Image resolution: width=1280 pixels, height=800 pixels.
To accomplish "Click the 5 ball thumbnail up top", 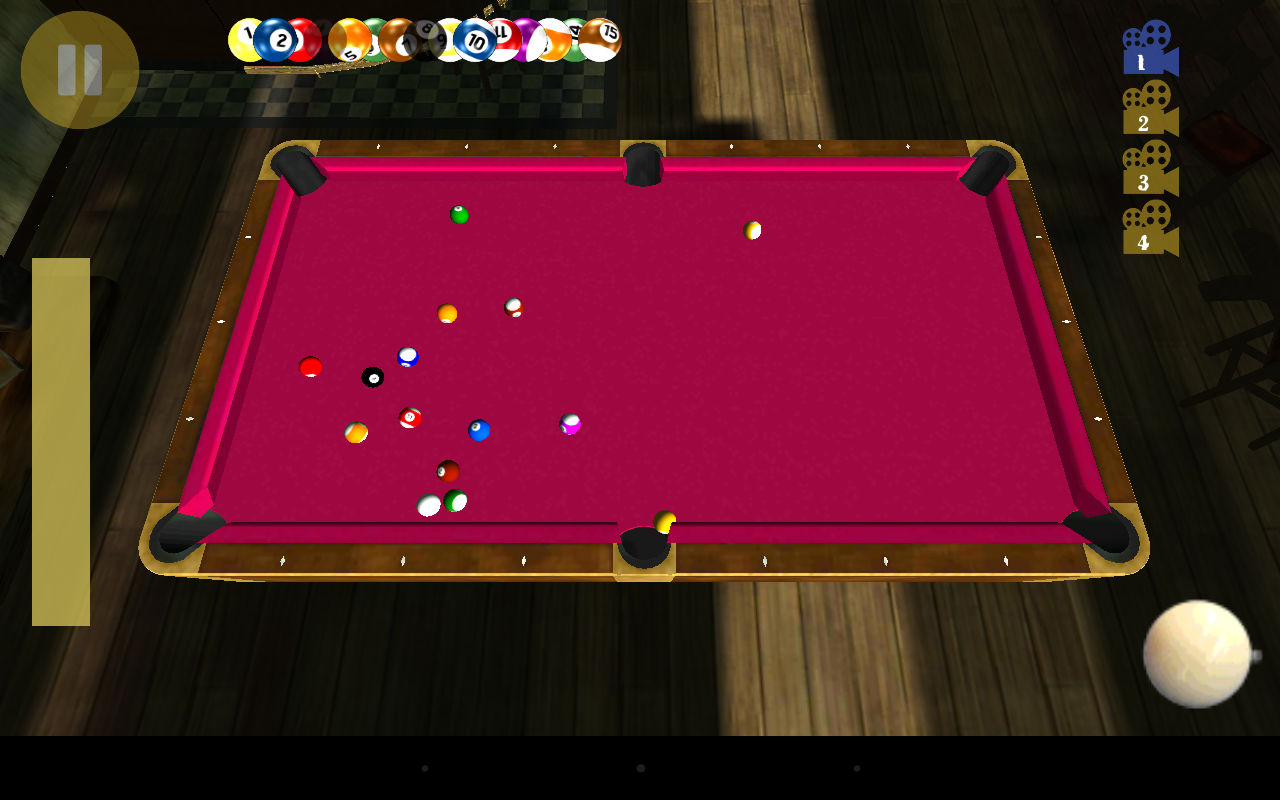I will pos(350,38).
